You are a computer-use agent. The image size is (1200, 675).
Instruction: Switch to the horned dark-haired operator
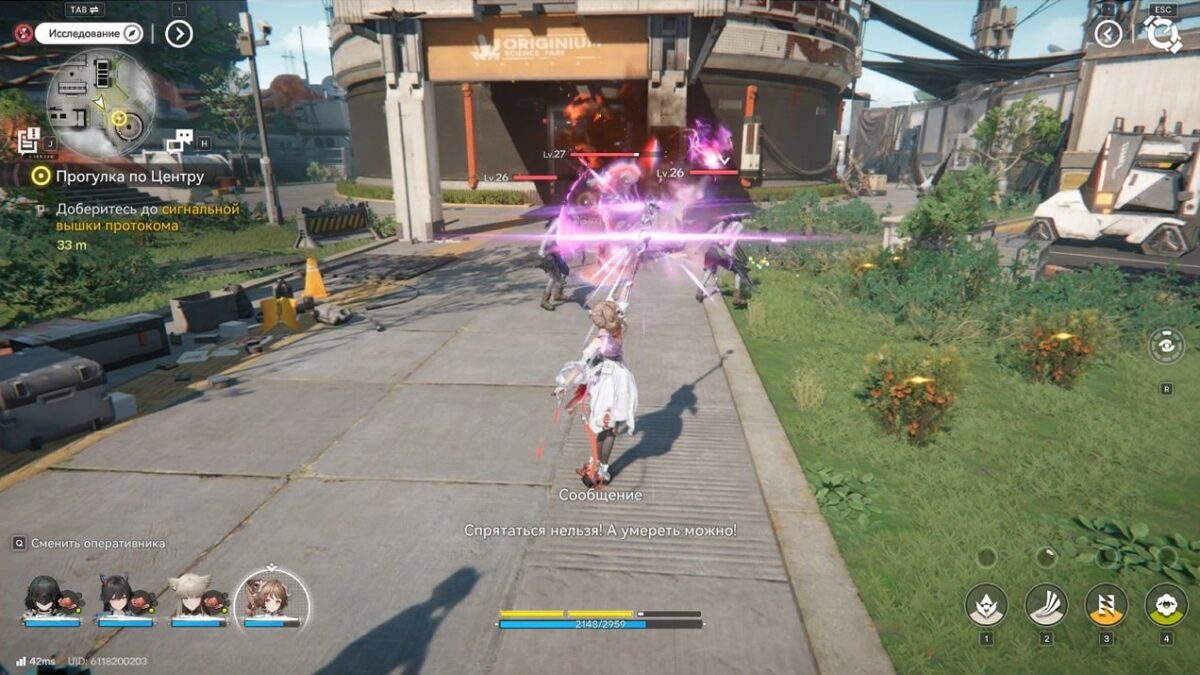pos(119,596)
